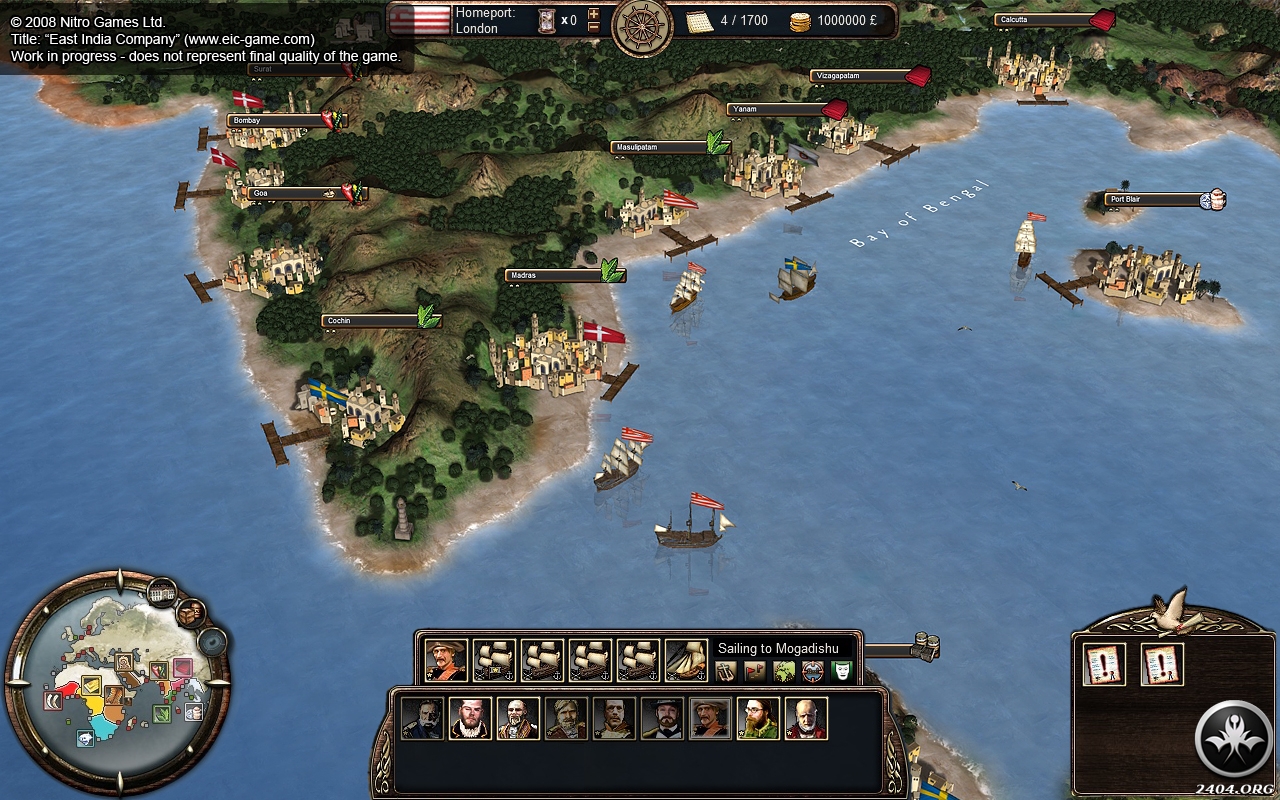The width and height of the screenshot is (1280, 800).
Task: Open the headquarters building button by minimap
Action: (162, 593)
